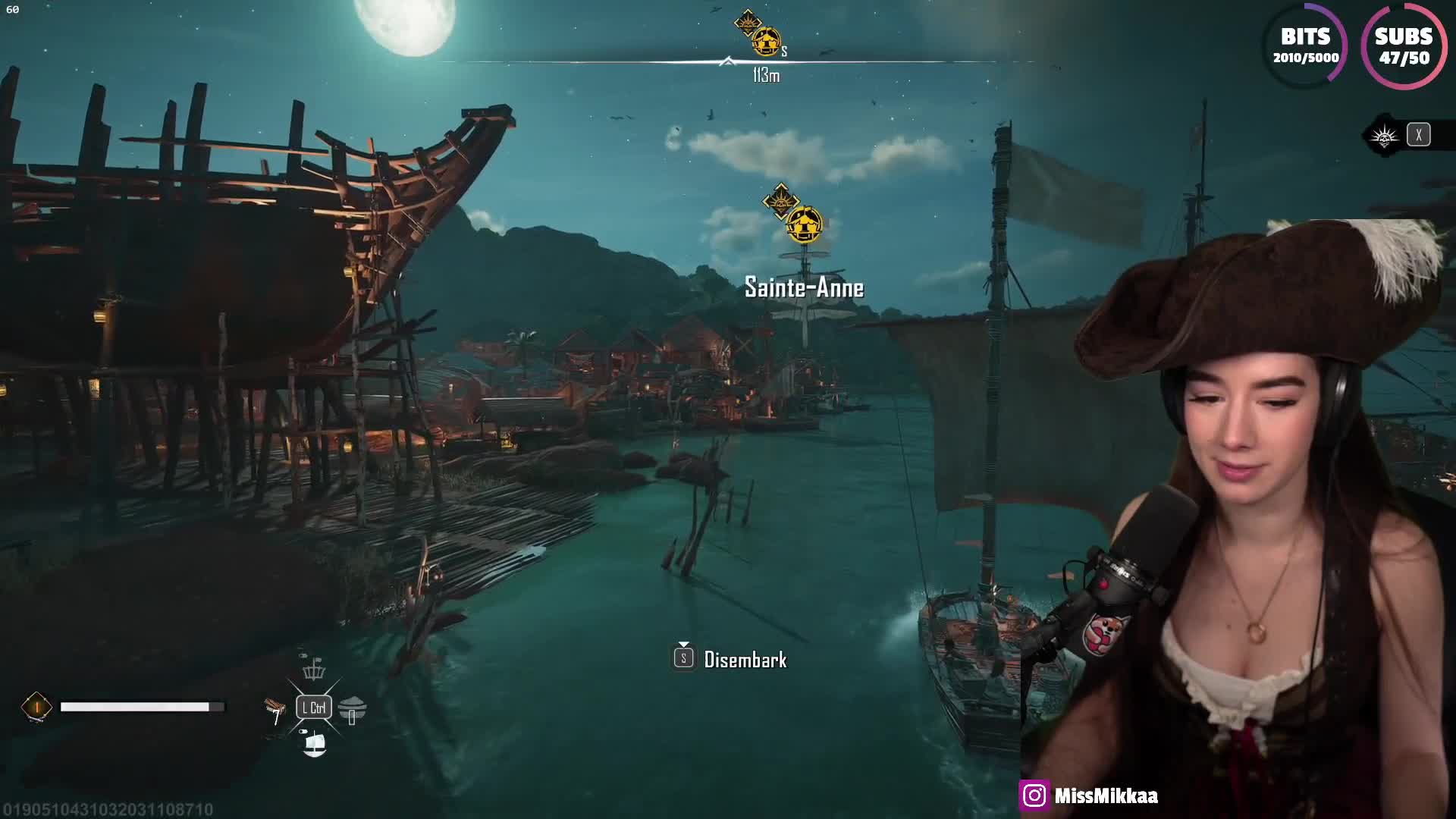Screen dimensions: 1456x819
Task: Select the Sainte-Anne outpost marker
Action: (x=803, y=224)
